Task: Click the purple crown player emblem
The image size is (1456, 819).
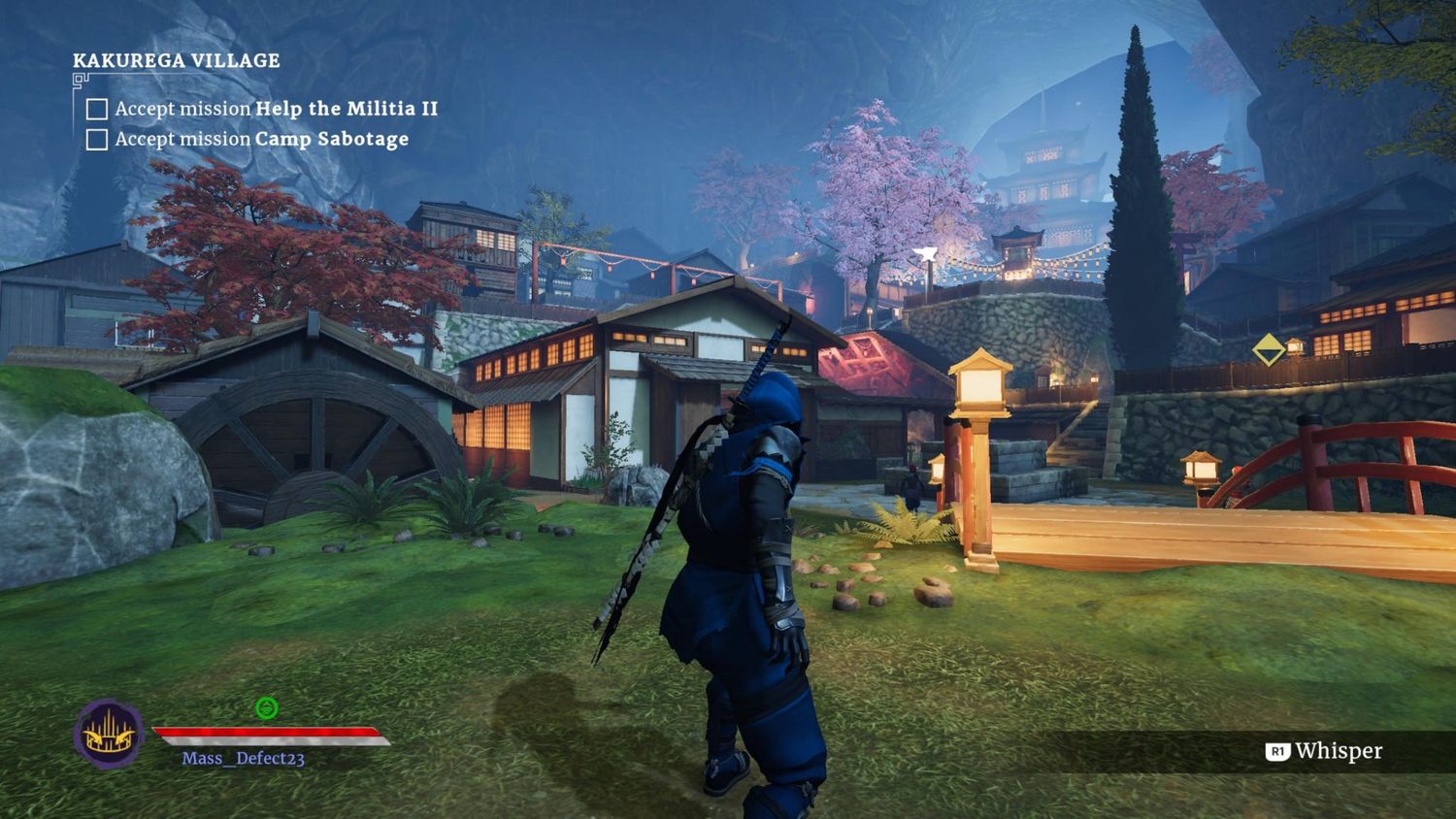Action: [x=109, y=735]
